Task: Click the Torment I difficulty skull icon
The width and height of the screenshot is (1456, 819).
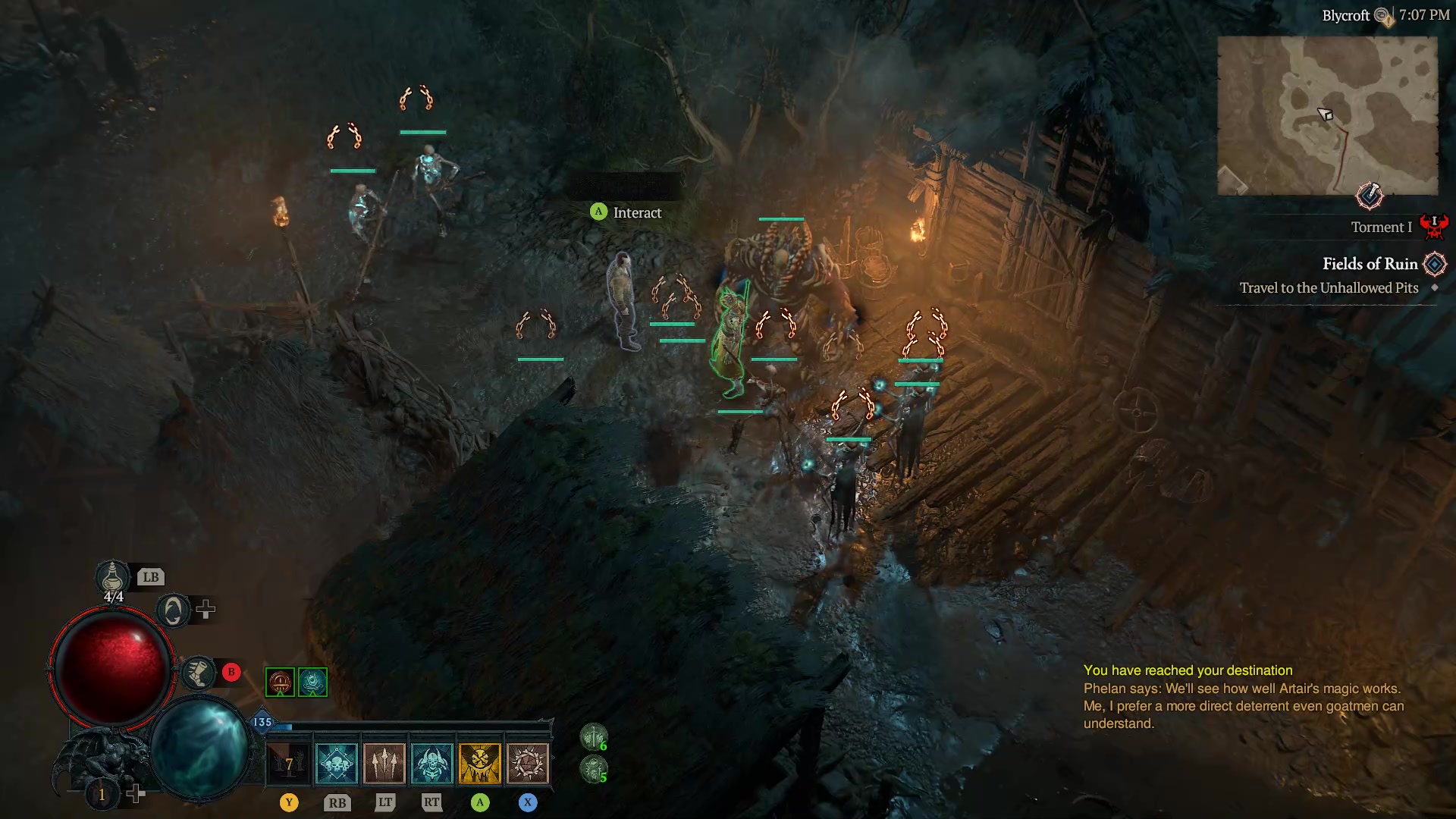Action: 1436,225
